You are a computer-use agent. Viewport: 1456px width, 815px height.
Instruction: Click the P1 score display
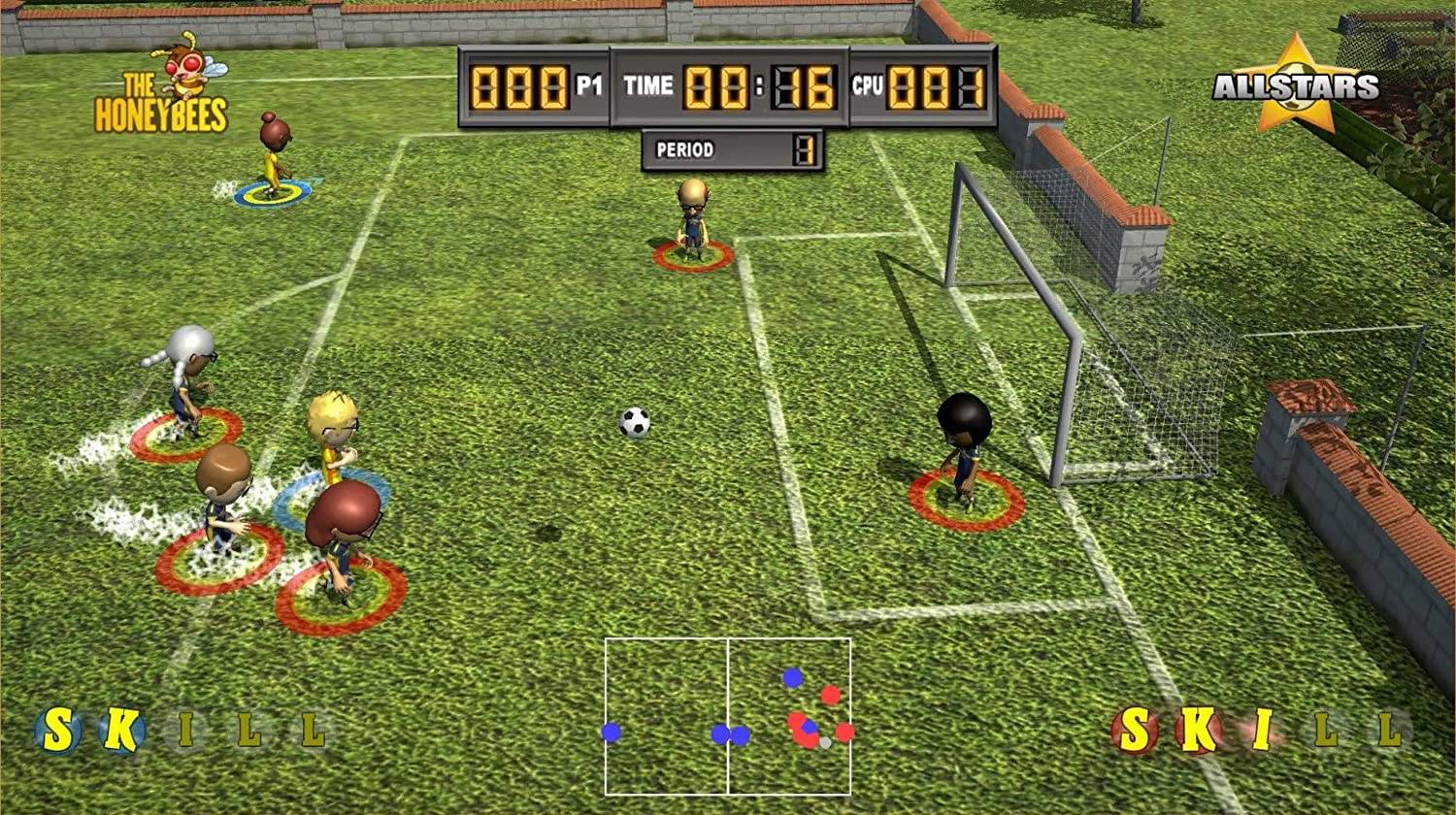click(519, 85)
